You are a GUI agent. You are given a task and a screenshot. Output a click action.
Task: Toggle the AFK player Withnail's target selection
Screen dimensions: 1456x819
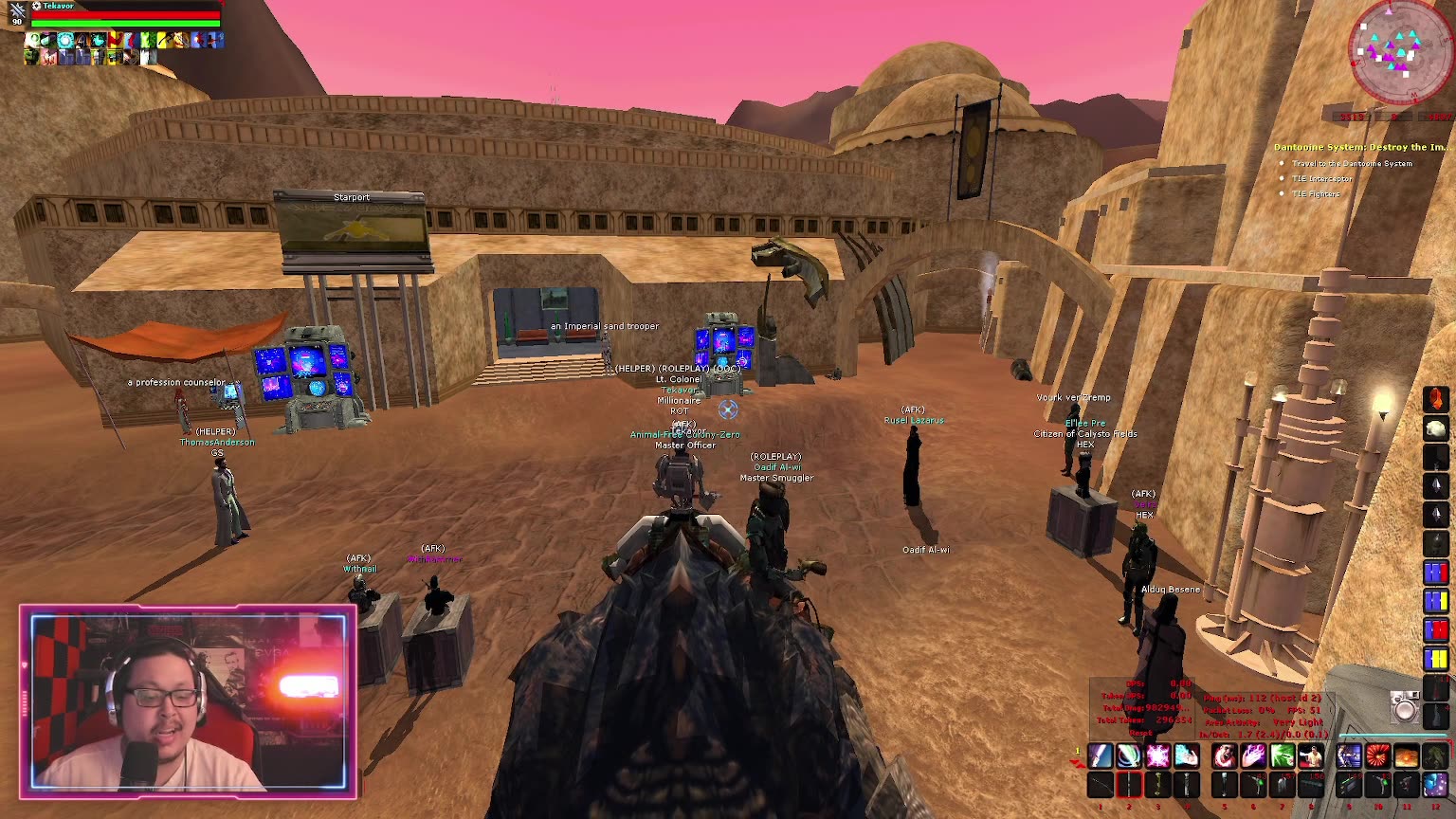358,569
